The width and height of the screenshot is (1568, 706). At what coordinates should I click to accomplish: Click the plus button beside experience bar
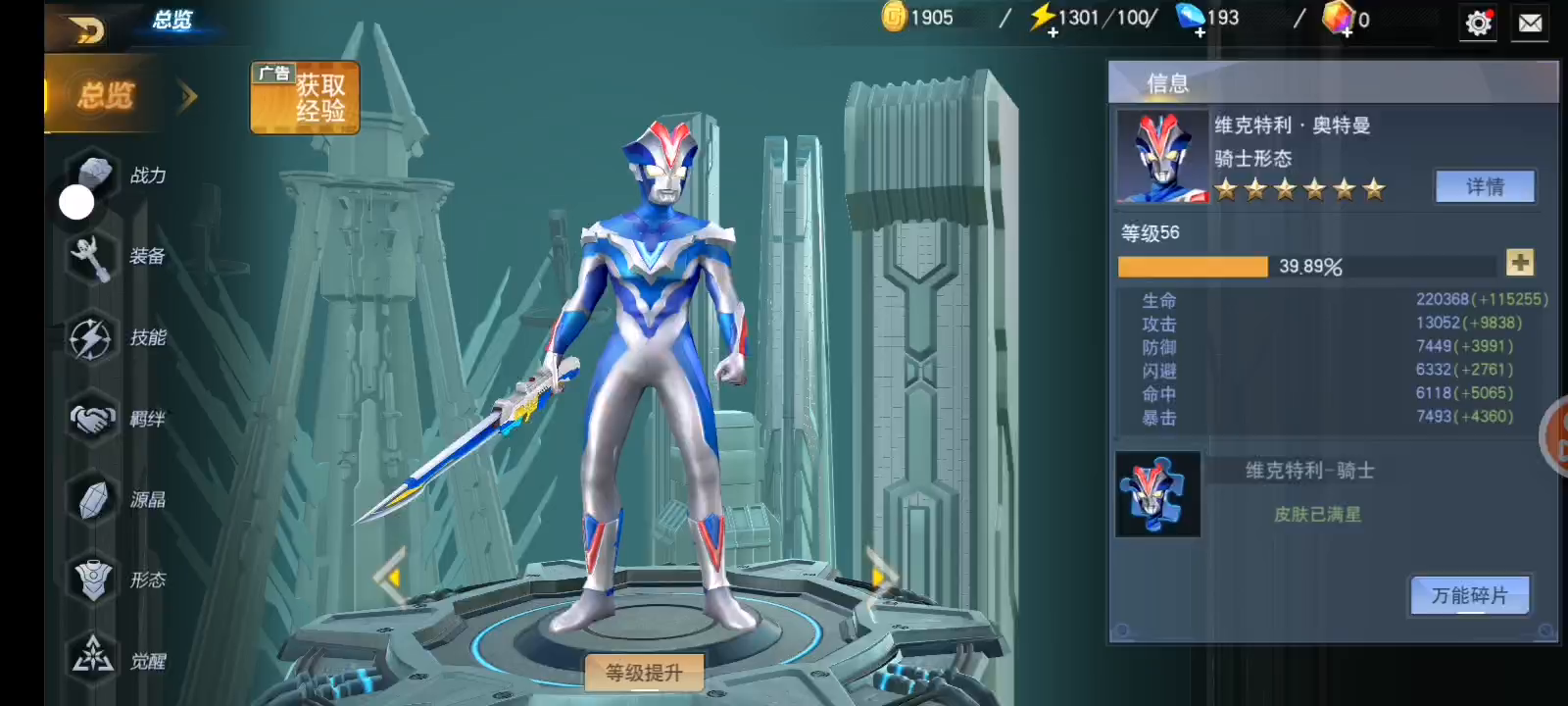[1520, 263]
